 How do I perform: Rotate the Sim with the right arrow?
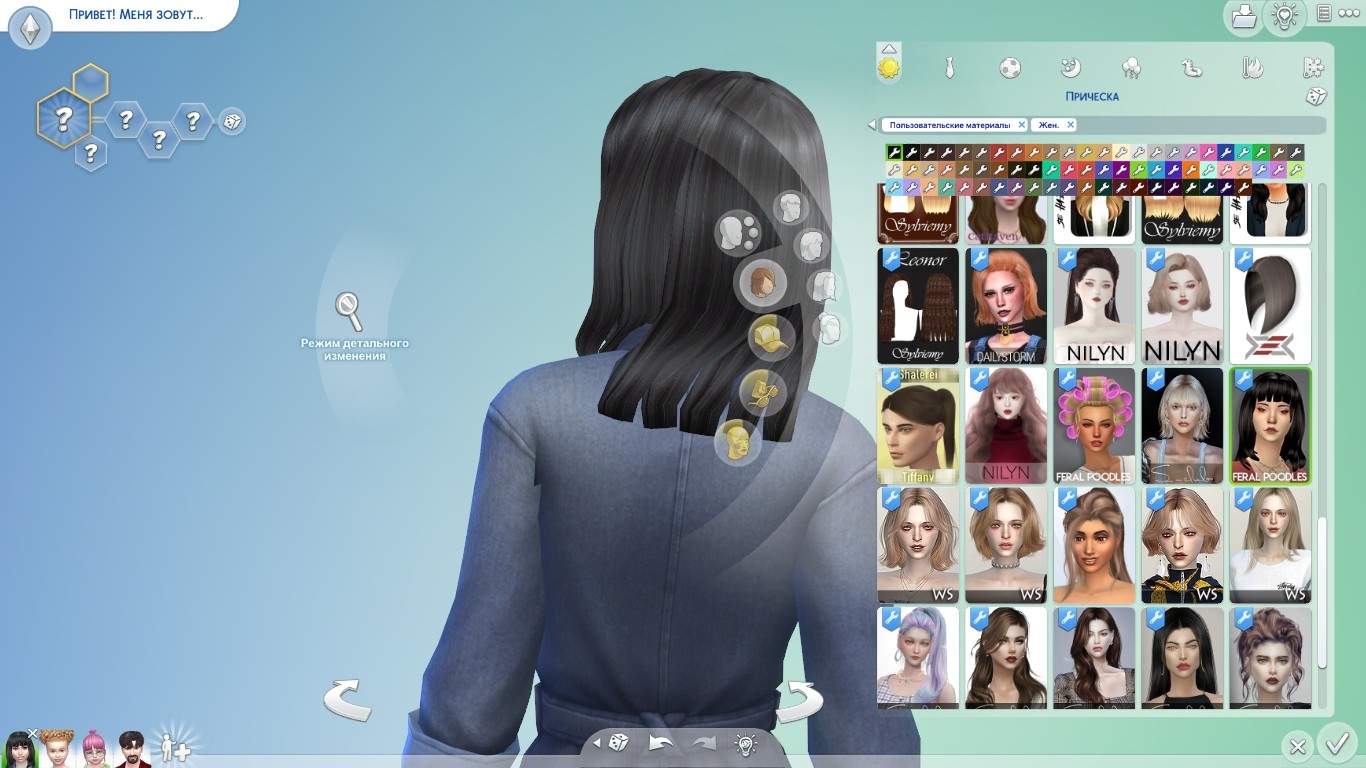coord(799,699)
